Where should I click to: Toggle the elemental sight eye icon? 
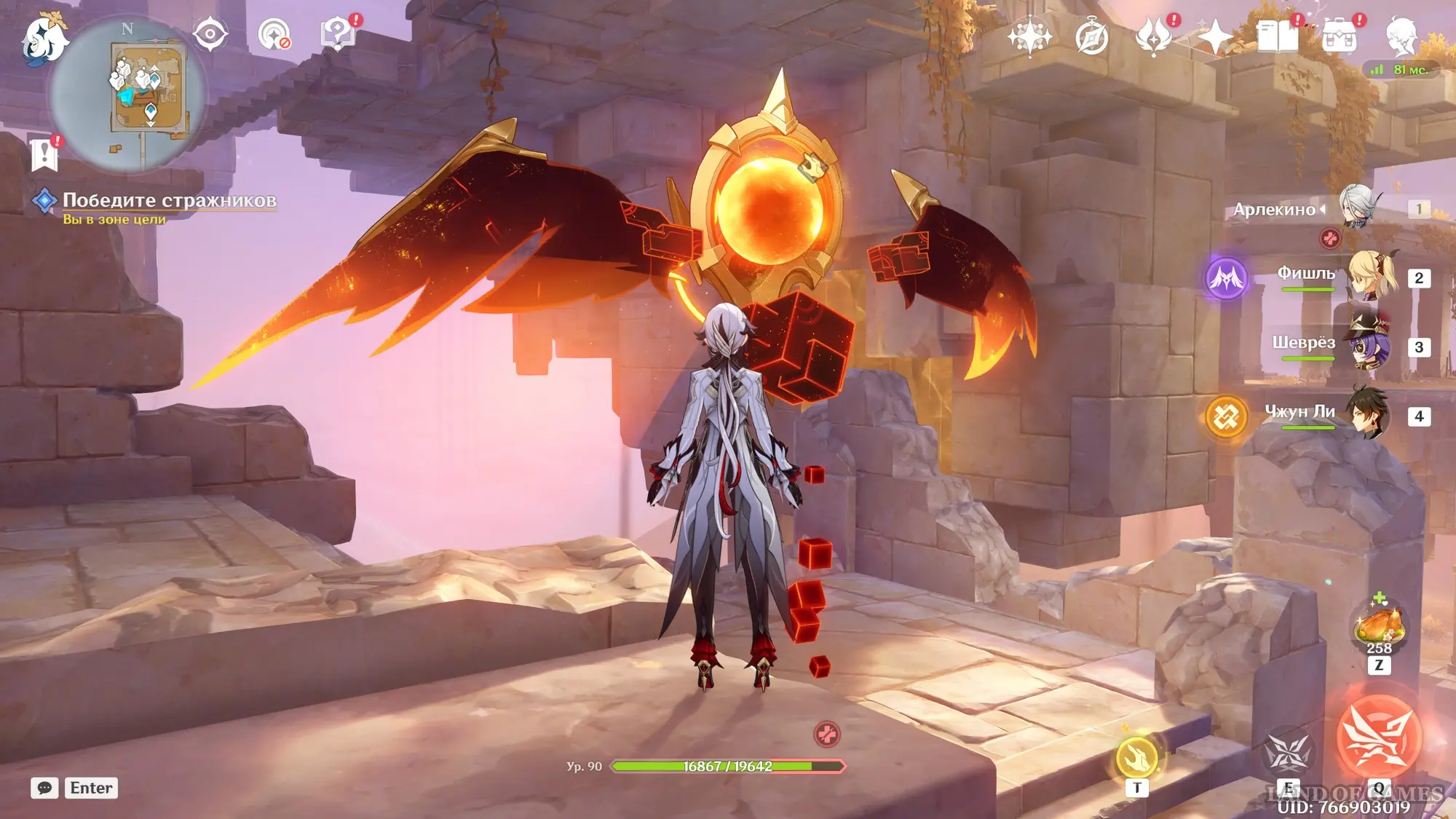[x=210, y=34]
